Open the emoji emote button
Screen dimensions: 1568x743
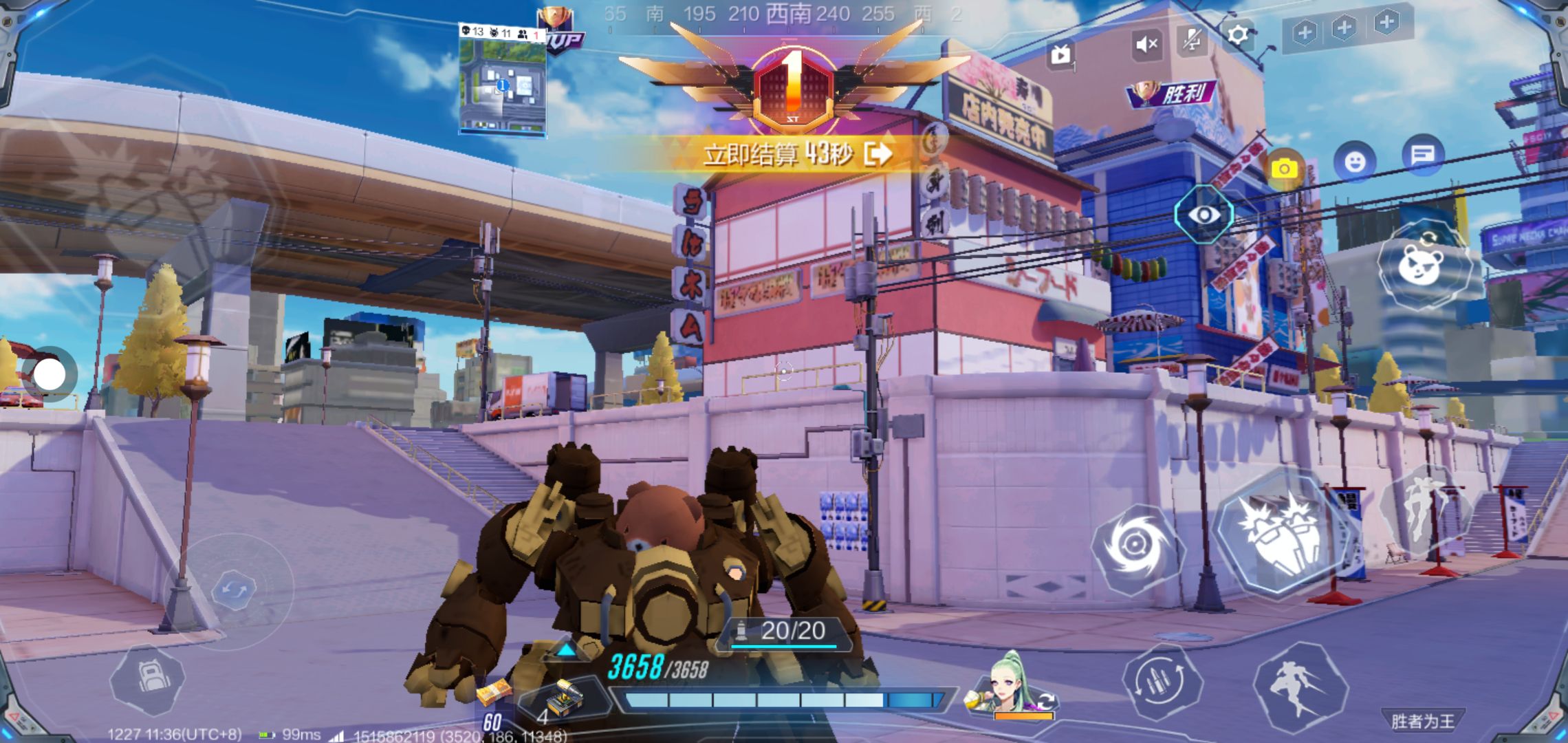[x=1355, y=162]
